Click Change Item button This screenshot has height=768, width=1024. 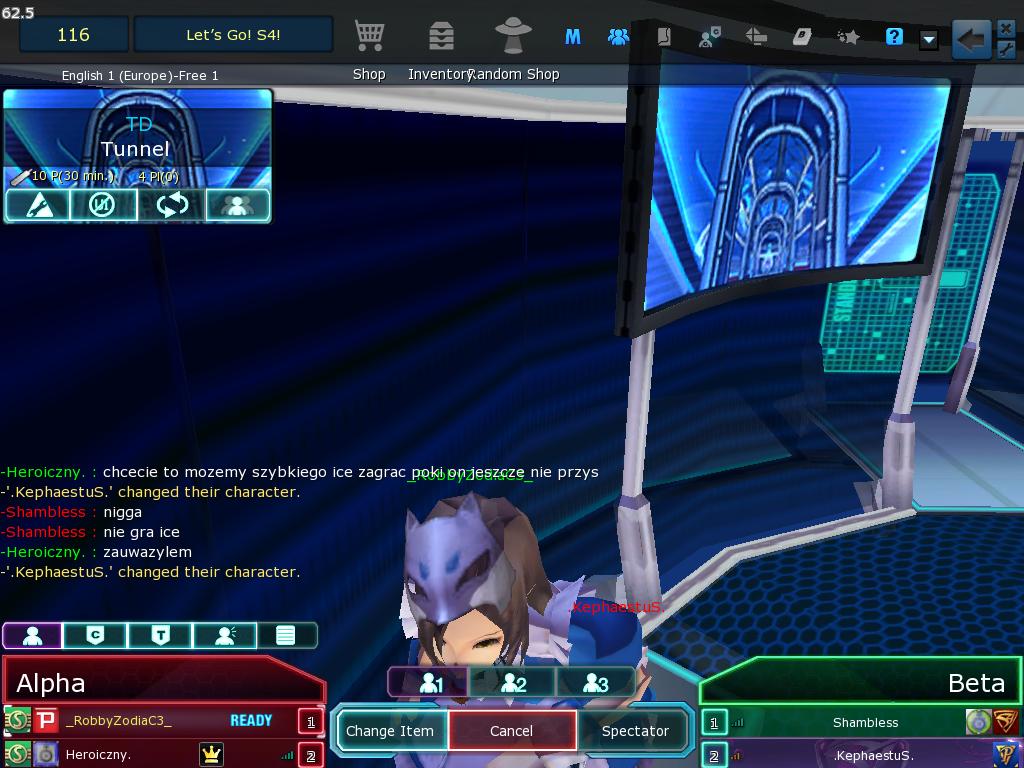390,731
